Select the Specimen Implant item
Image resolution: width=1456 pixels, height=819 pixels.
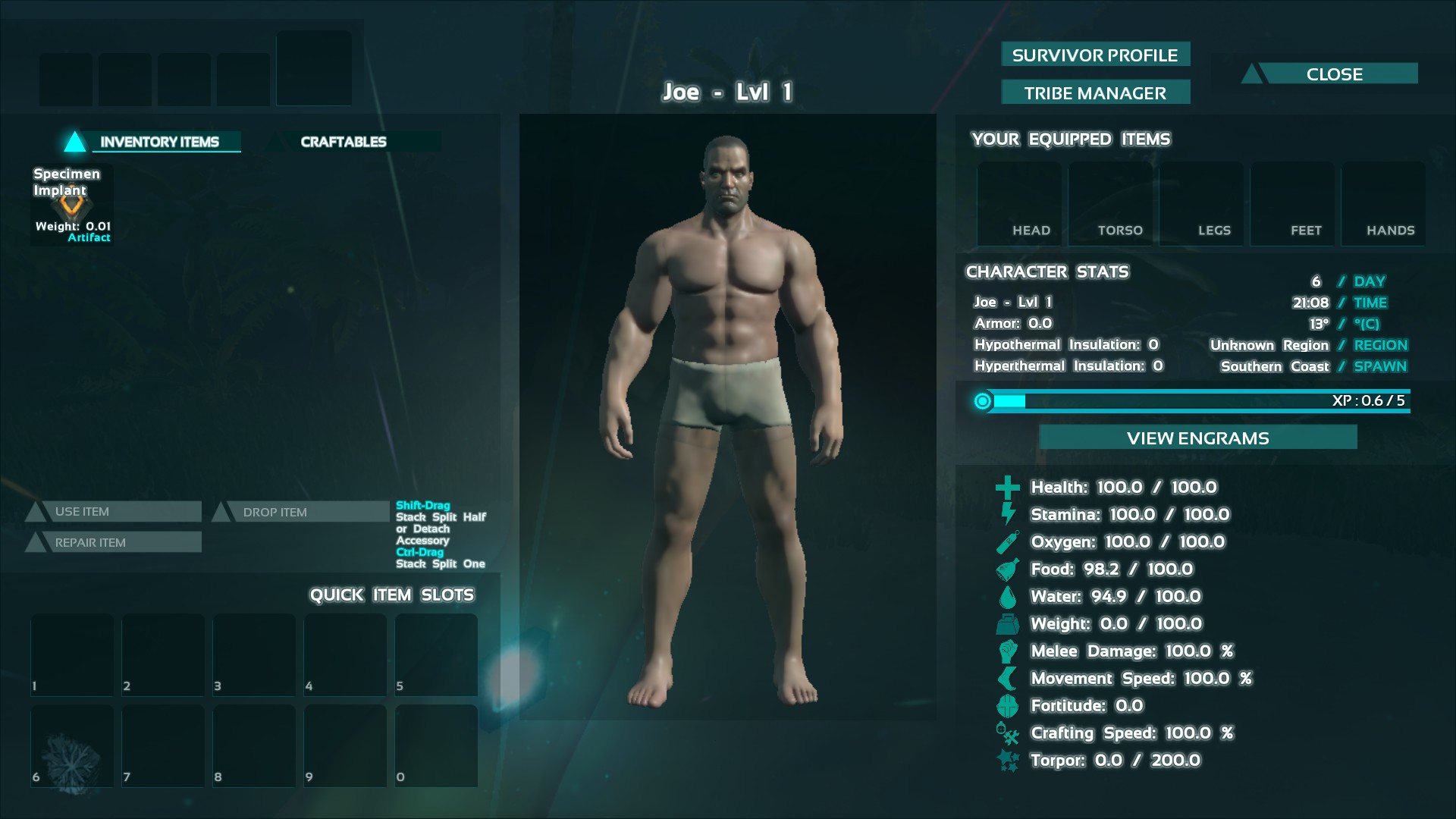(x=72, y=205)
